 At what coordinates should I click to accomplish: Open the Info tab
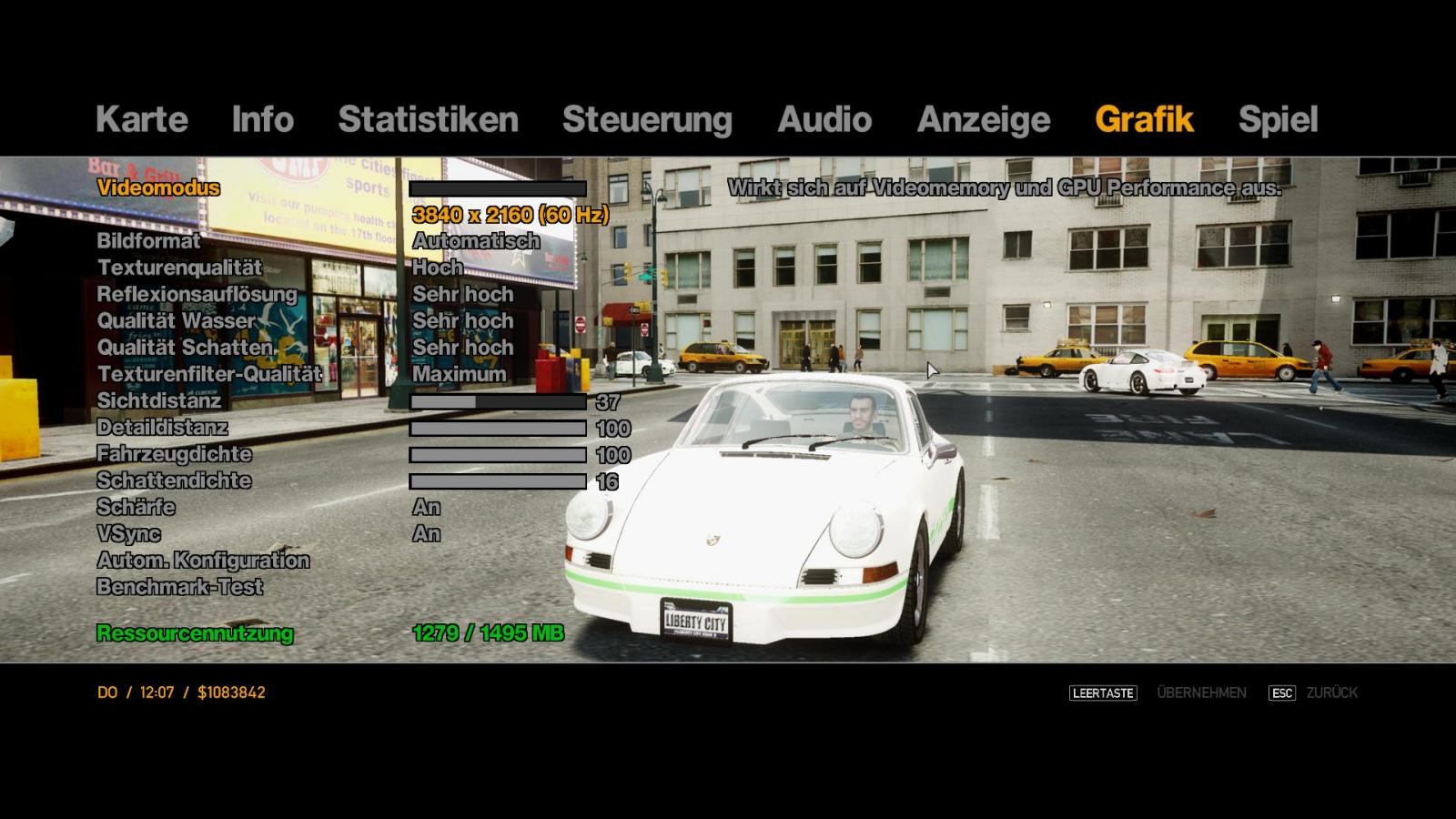[262, 119]
